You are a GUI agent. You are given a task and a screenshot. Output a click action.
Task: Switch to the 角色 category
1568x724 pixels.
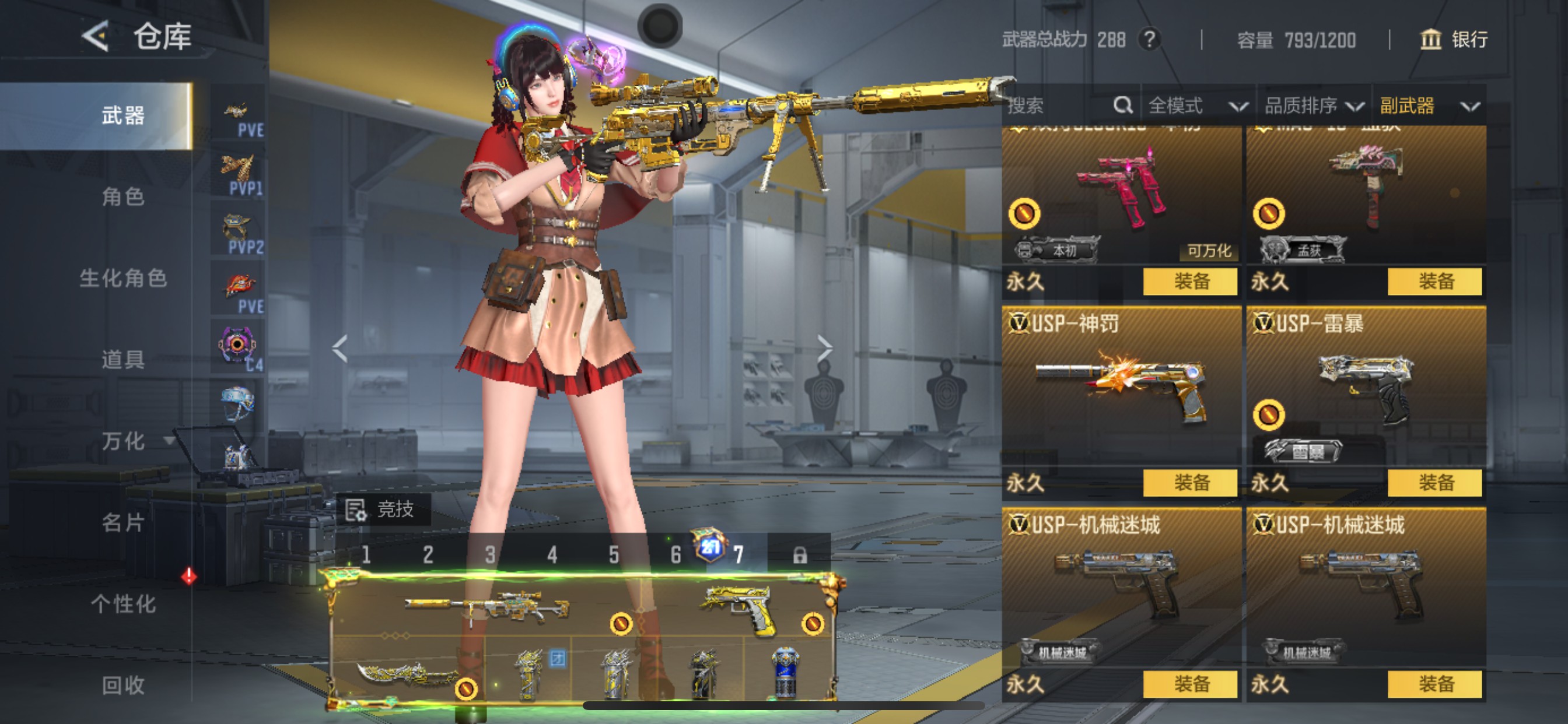click(x=123, y=196)
